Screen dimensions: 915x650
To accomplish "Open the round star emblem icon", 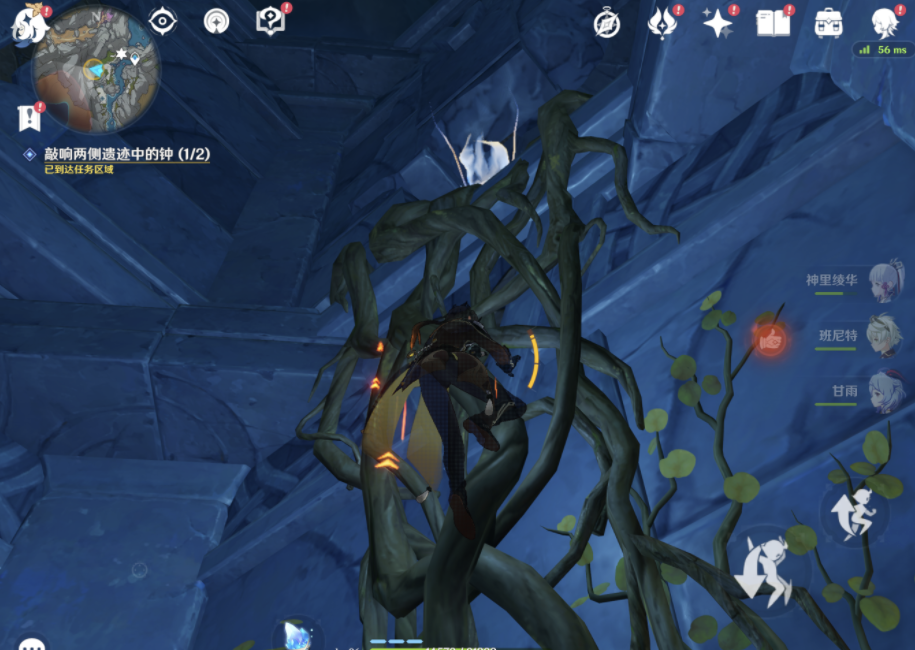I will click(x=216, y=21).
